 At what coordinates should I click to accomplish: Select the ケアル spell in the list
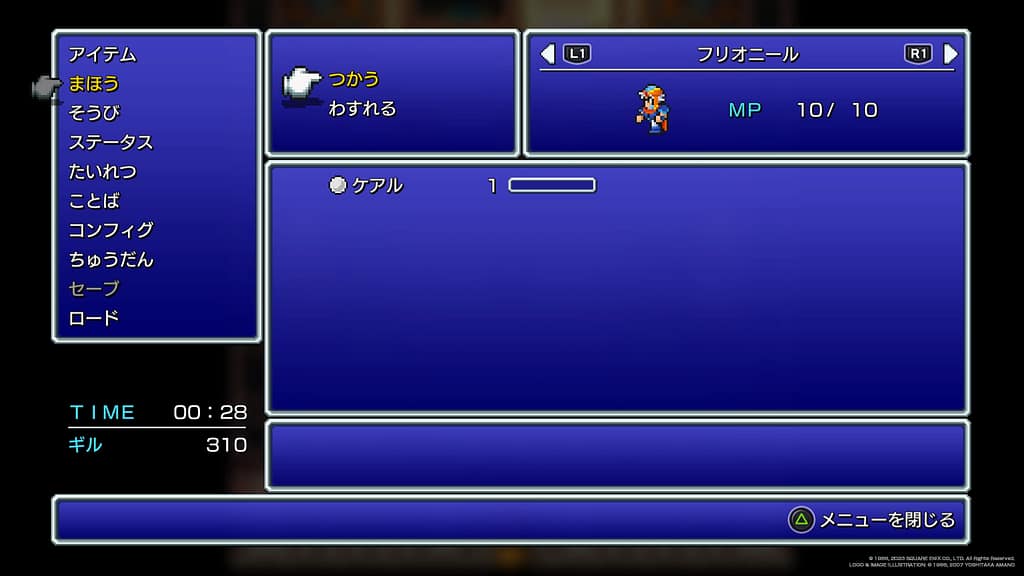pyautogui.click(x=376, y=185)
